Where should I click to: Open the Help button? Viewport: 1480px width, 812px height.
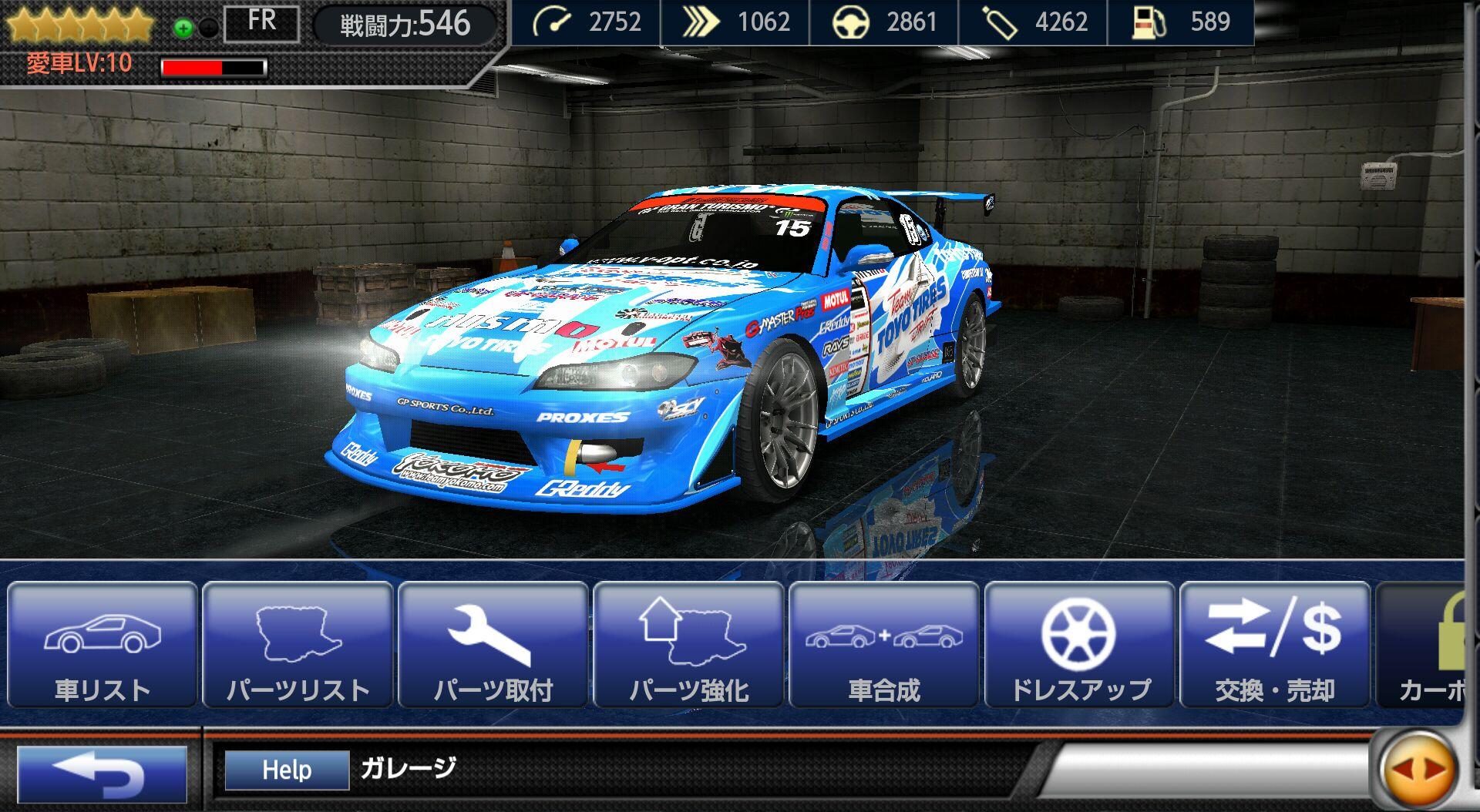point(287,770)
